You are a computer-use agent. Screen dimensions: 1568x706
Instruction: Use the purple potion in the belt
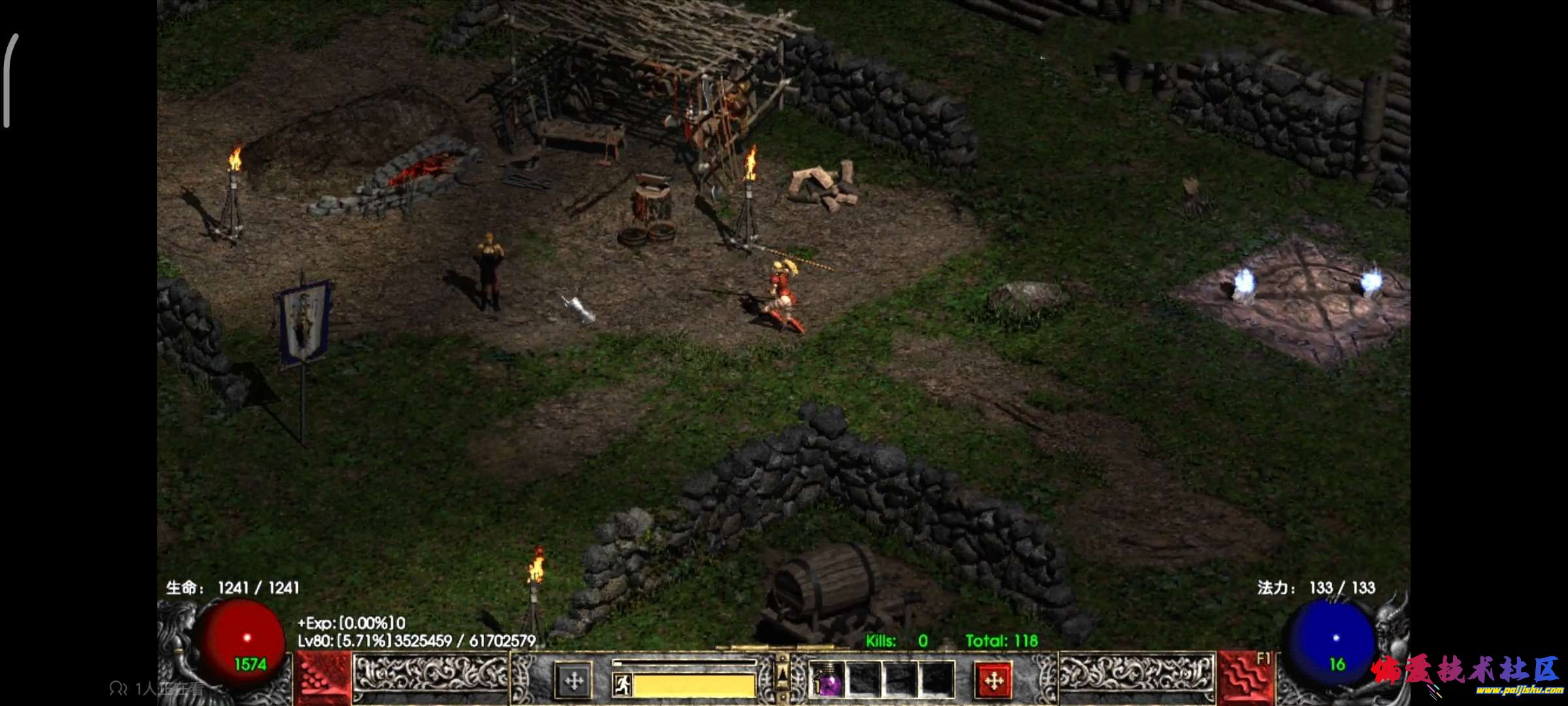point(828,681)
